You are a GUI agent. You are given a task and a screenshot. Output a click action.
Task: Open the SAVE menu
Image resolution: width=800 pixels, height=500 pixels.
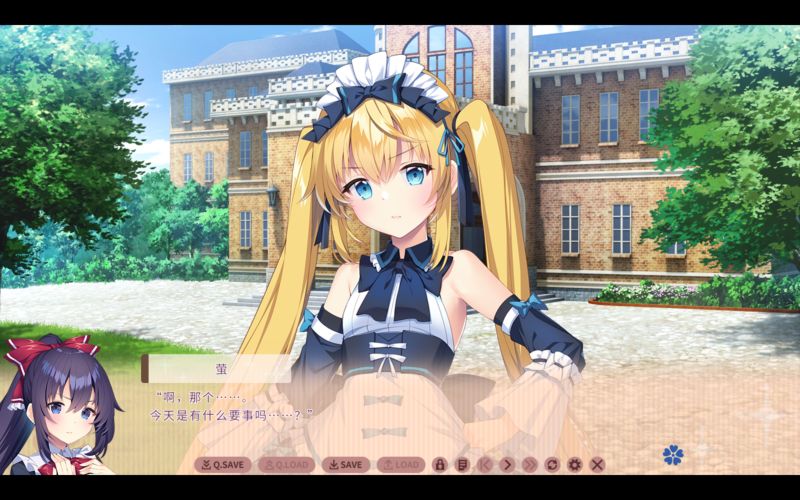pyautogui.click(x=345, y=464)
